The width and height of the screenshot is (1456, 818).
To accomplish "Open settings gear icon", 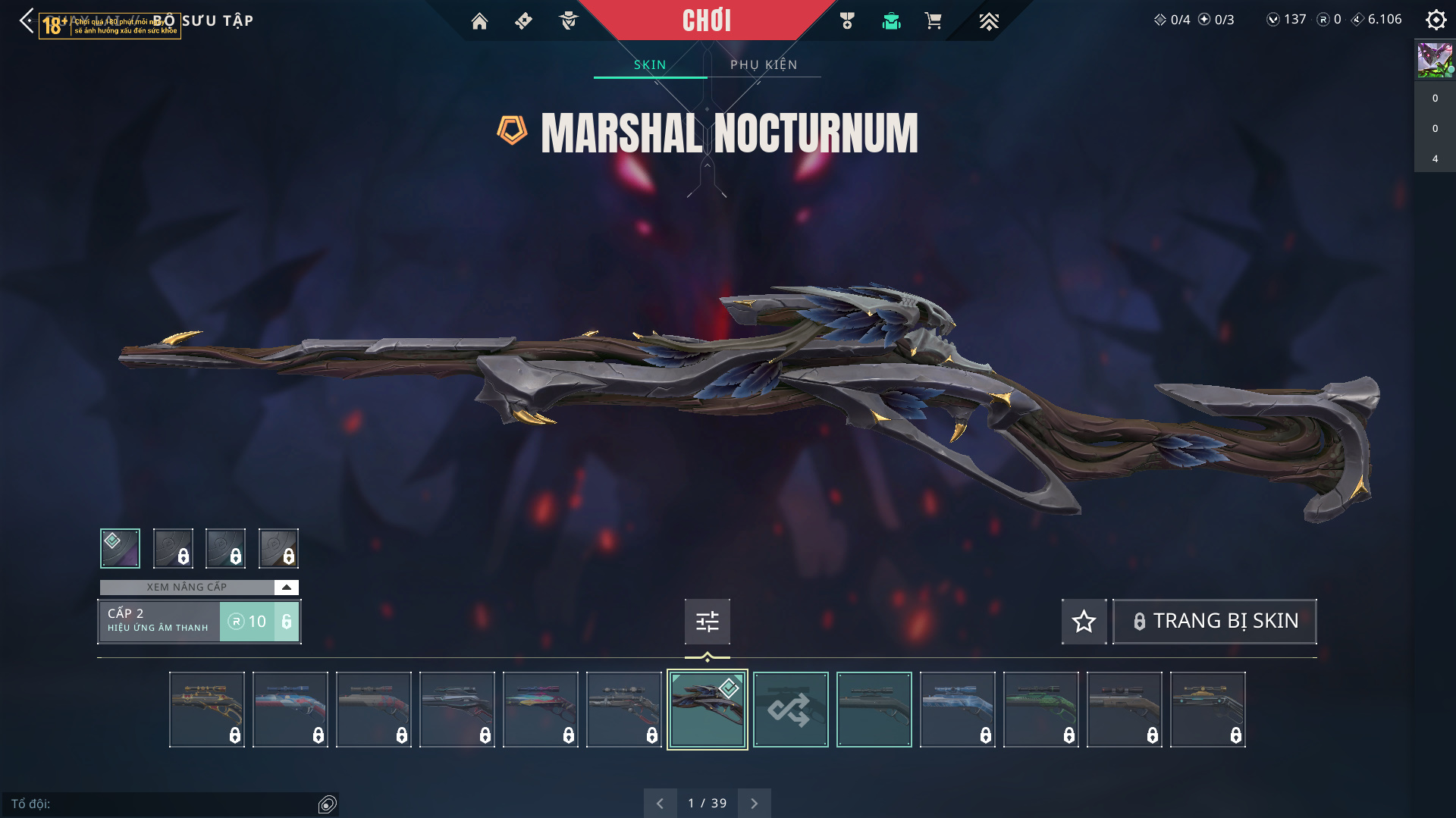I will (x=1436, y=20).
